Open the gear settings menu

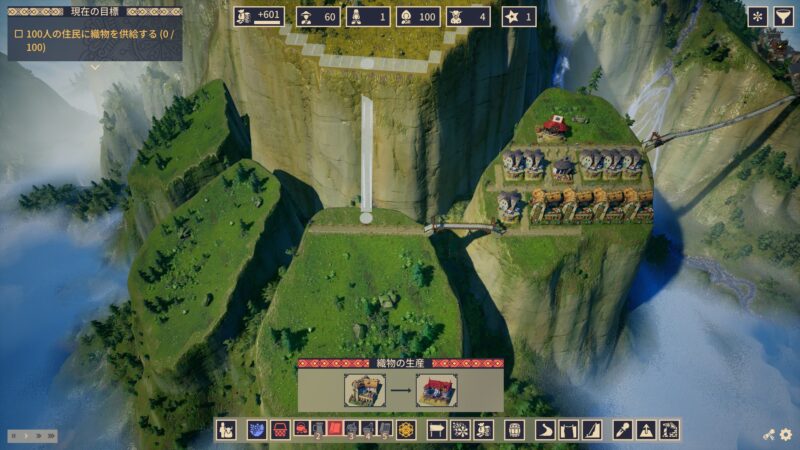(786, 435)
